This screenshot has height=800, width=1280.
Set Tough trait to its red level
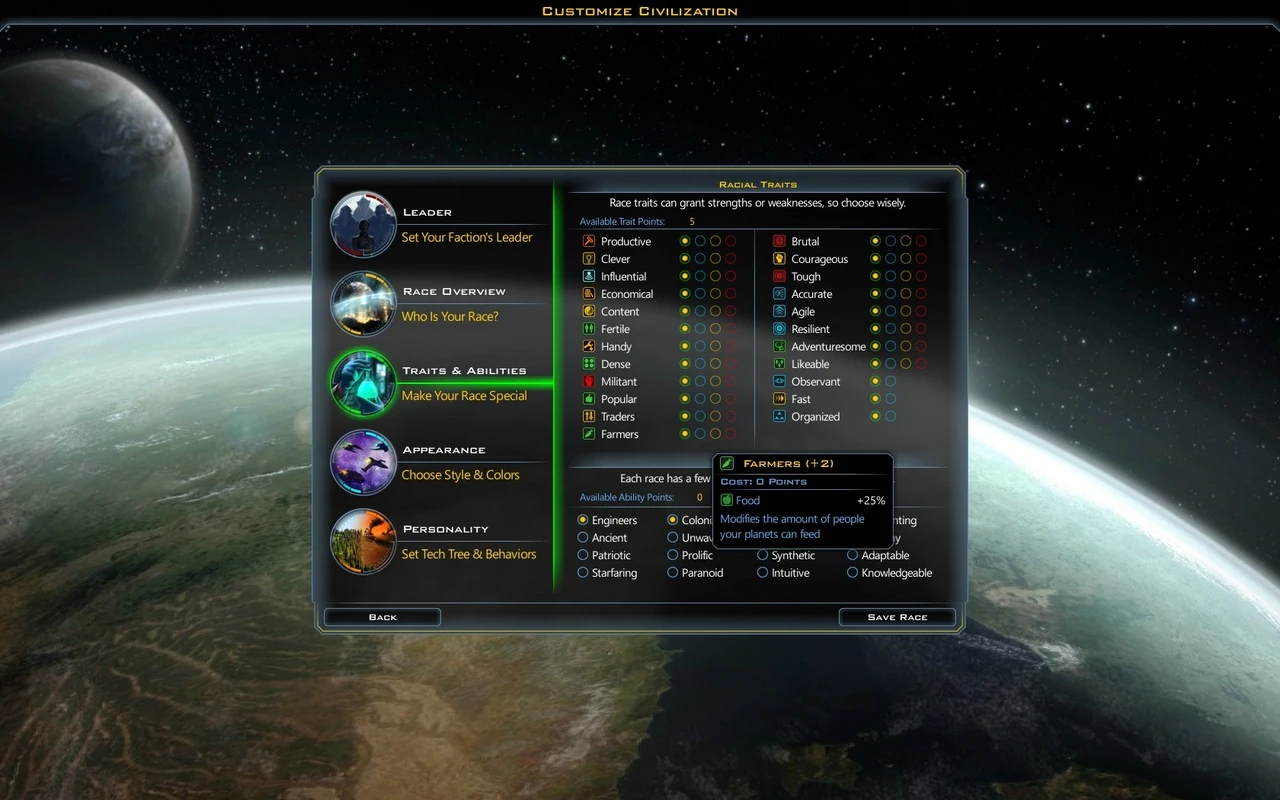[920, 276]
